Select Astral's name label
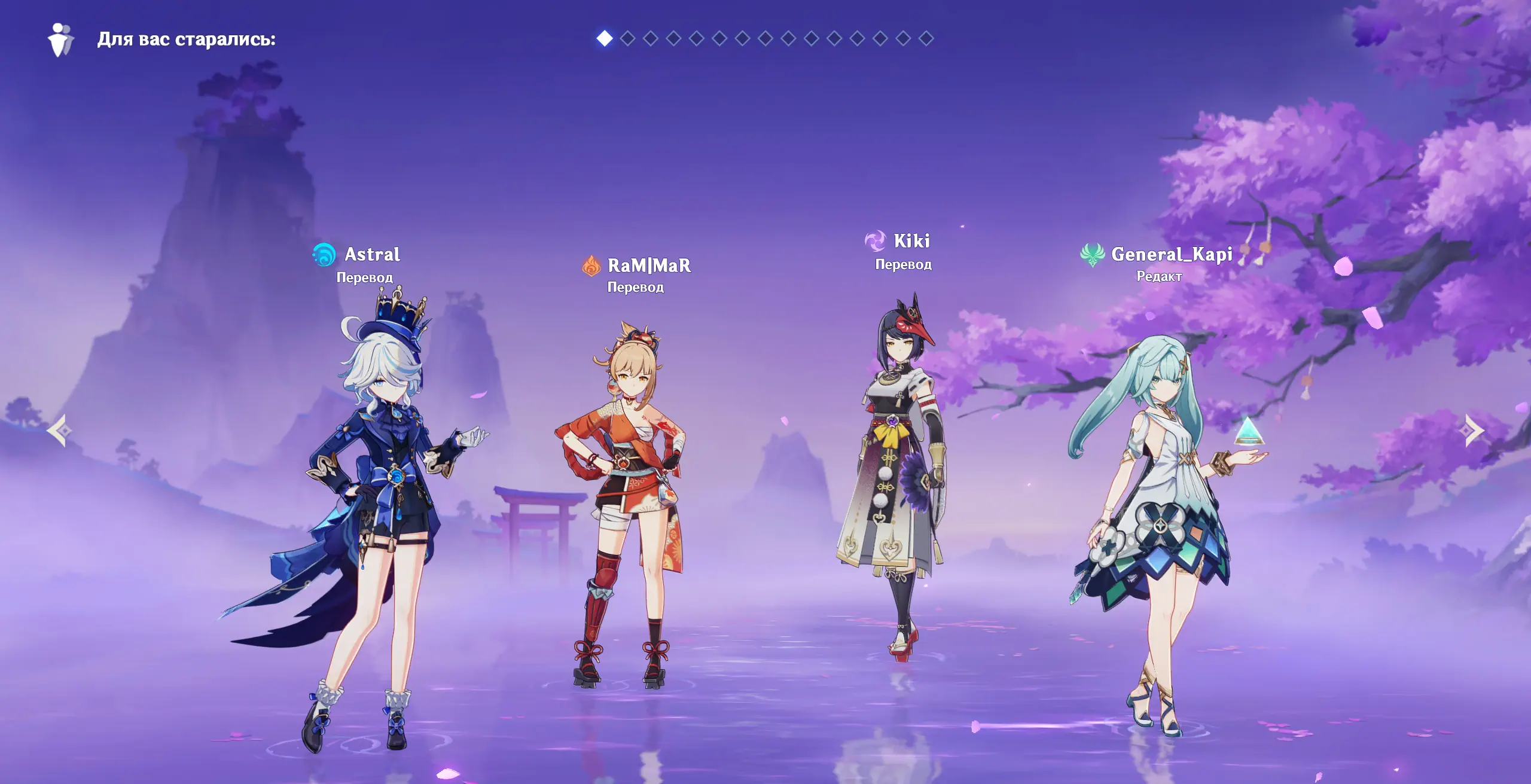Screen dimensions: 1531x784 tap(372, 255)
